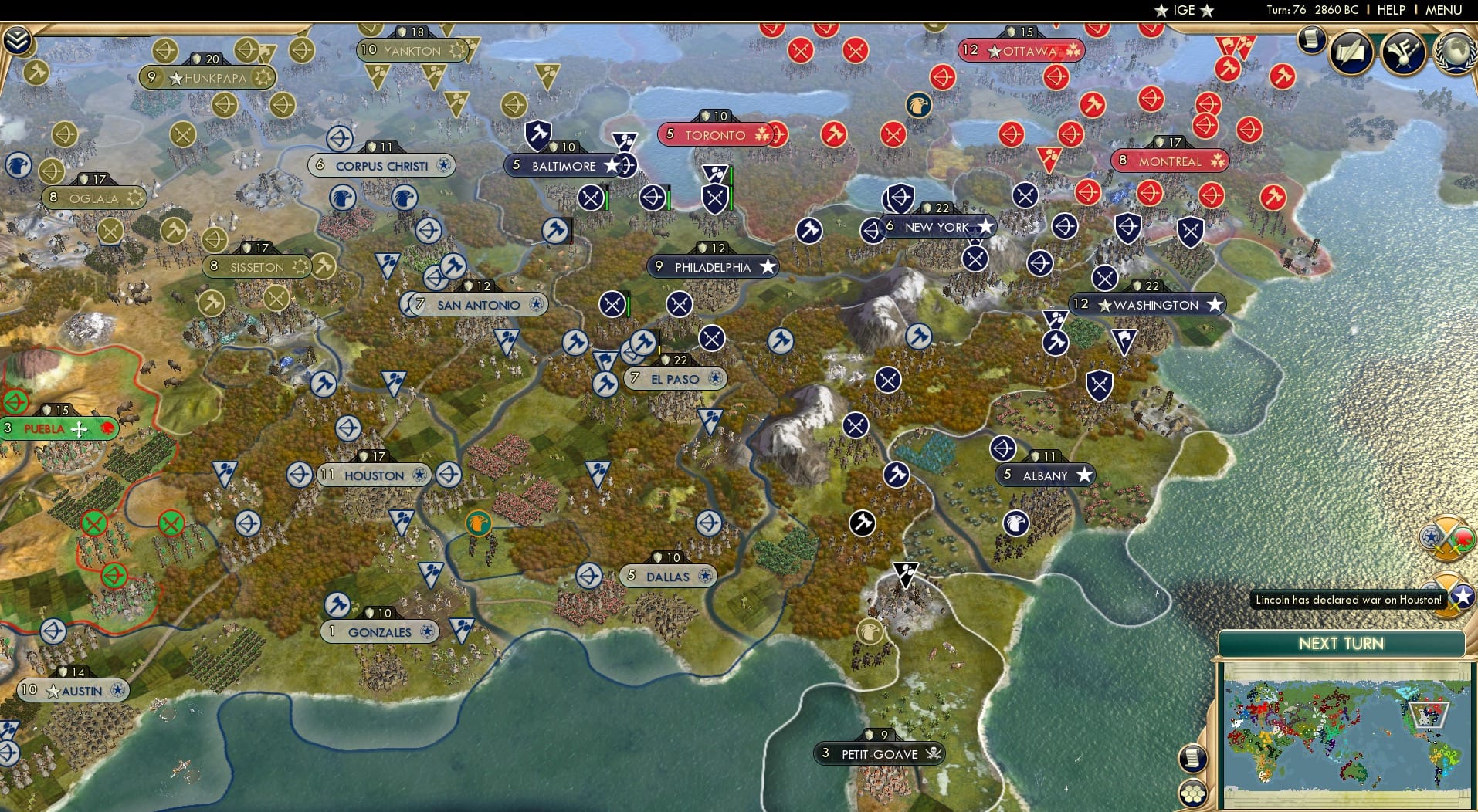
Task: Click the Lincoln declared war notification banner
Action: click(x=1348, y=599)
